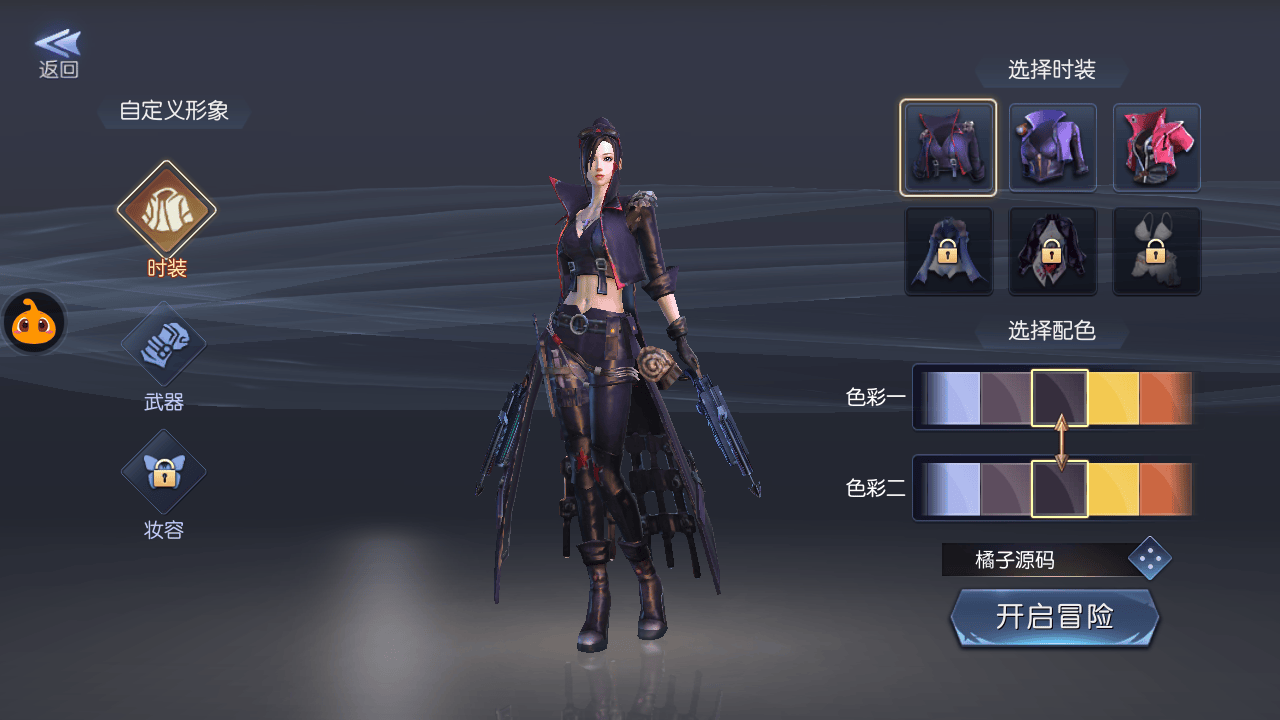This screenshot has height=720, width=1280.
Task: Tap the orange pumpkin mascot icon
Action: 36,322
